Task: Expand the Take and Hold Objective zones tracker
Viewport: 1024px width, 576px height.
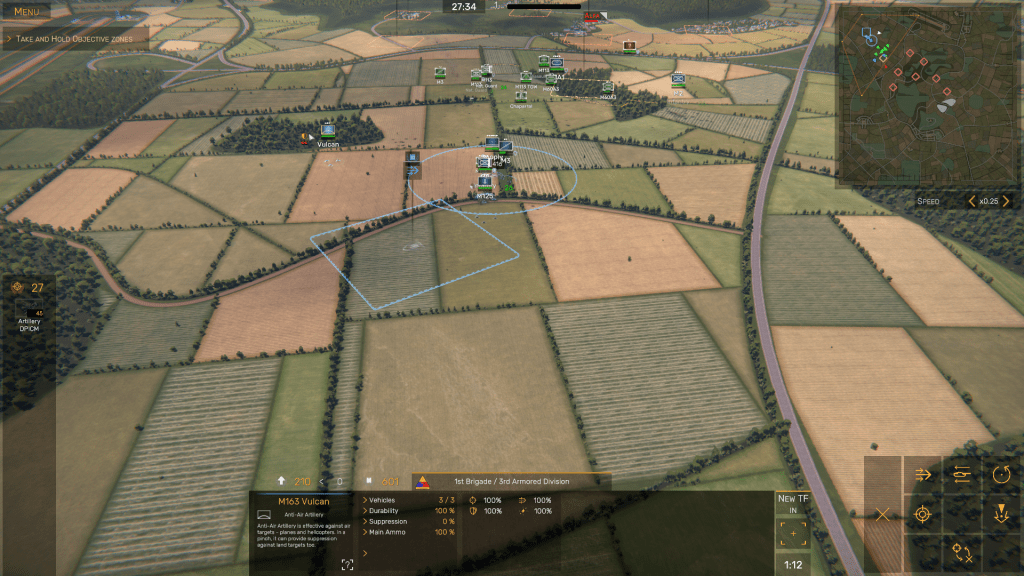Action: 74,38
